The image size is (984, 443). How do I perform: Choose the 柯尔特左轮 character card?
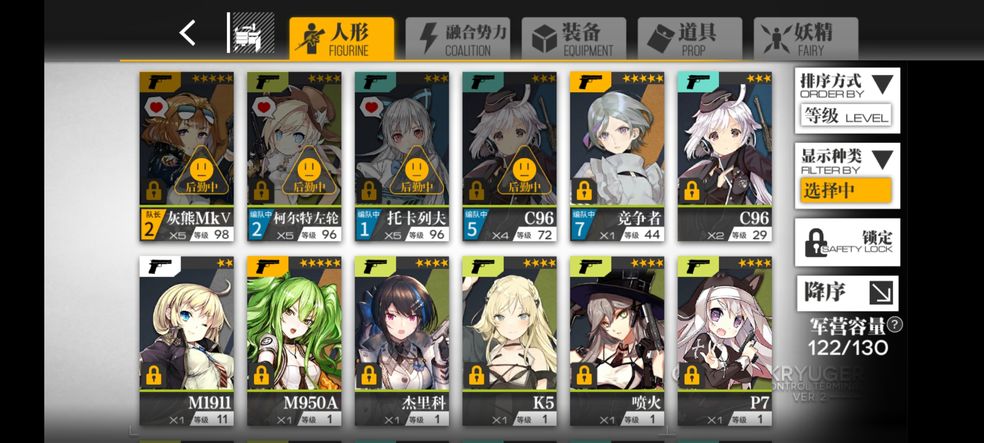(294, 156)
